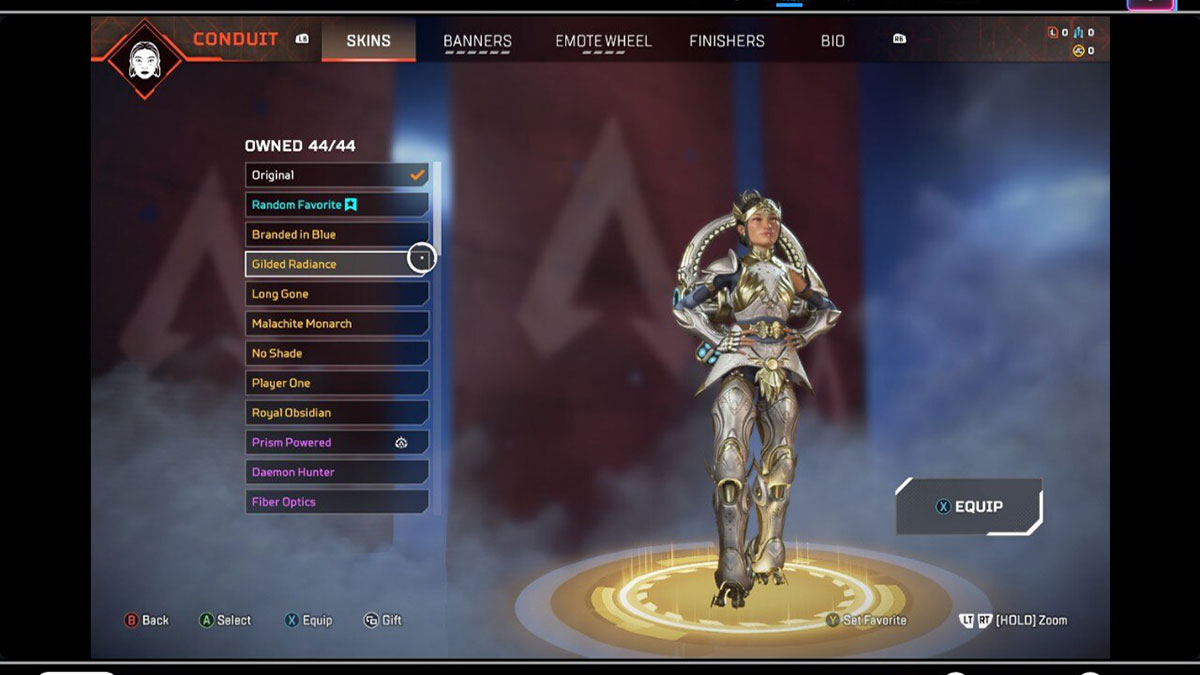Select the No Shade skin
This screenshot has width=1200, height=675.
[337, 353]
